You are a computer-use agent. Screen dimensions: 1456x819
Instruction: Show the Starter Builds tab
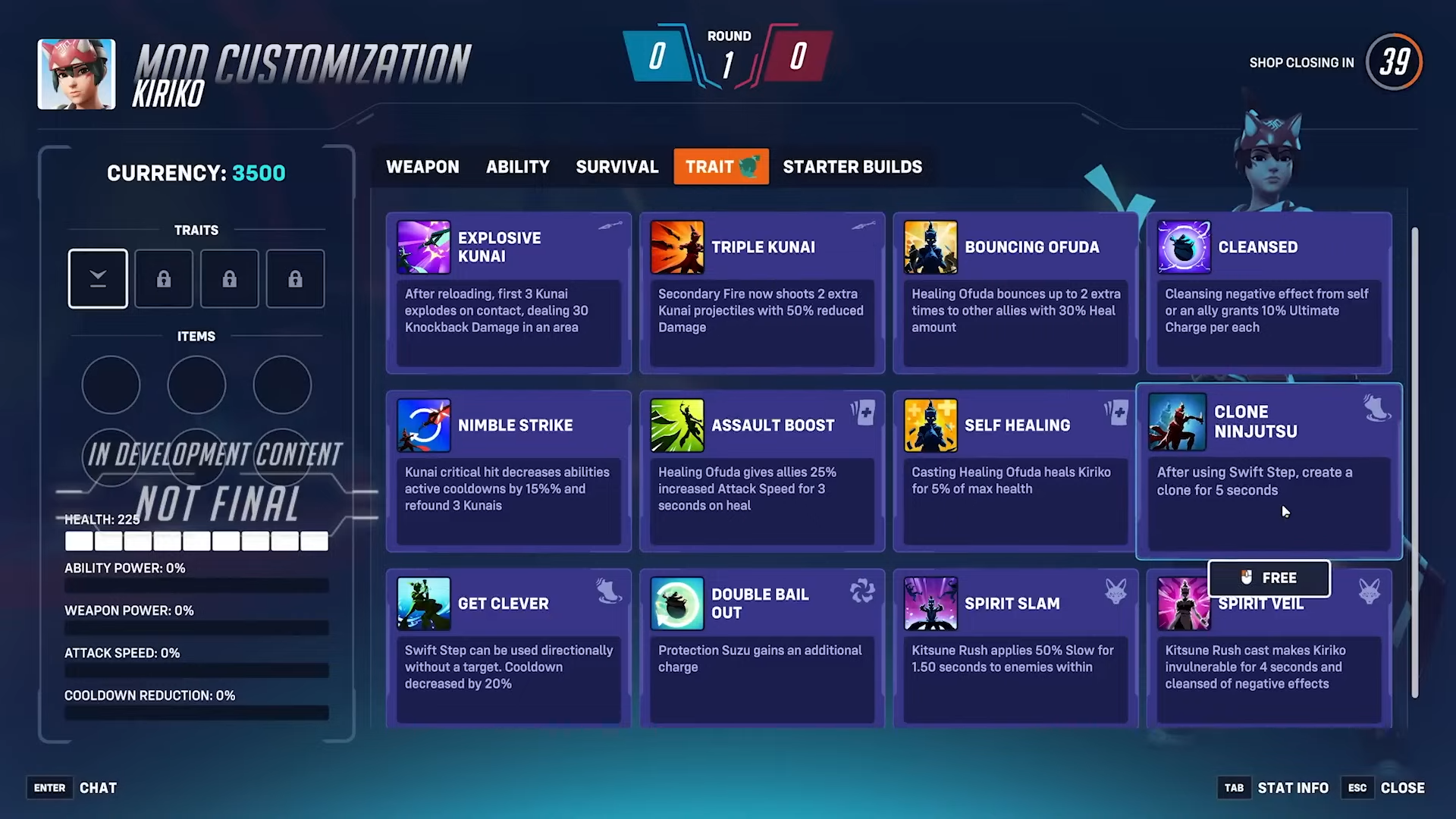[x=852, y=167]
